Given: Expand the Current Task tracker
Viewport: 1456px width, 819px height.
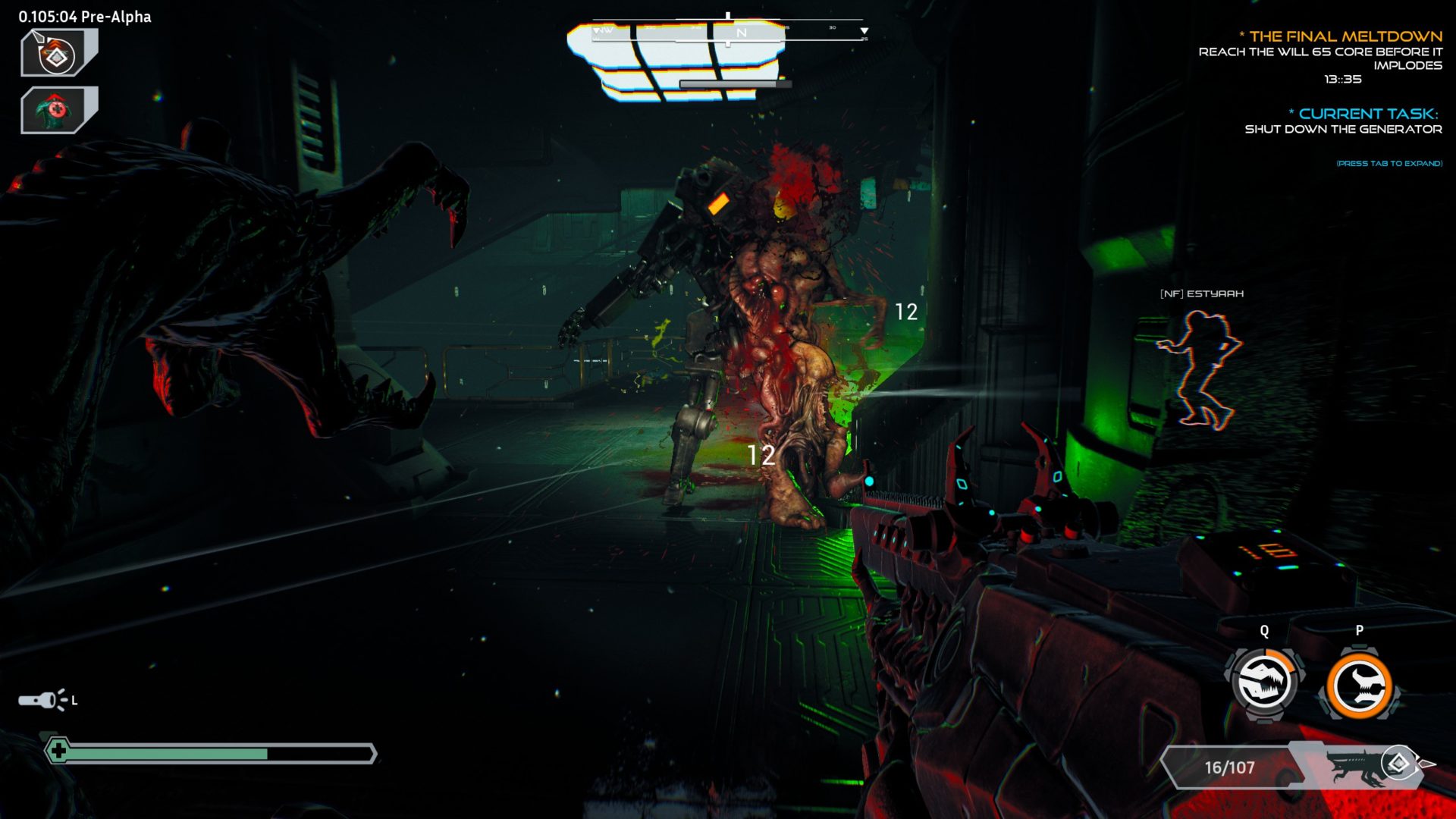Looking at the screenshot, I should pos(1367,114).
